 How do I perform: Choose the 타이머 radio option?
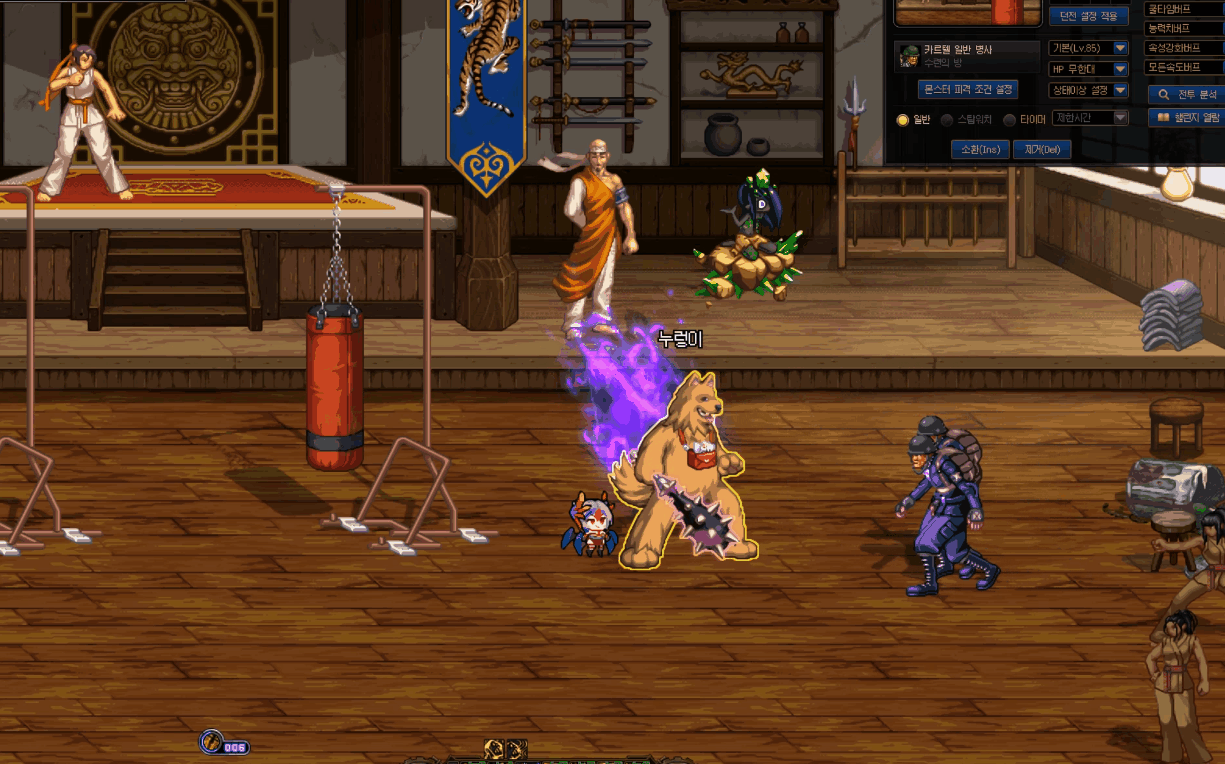click(1010, 120)
